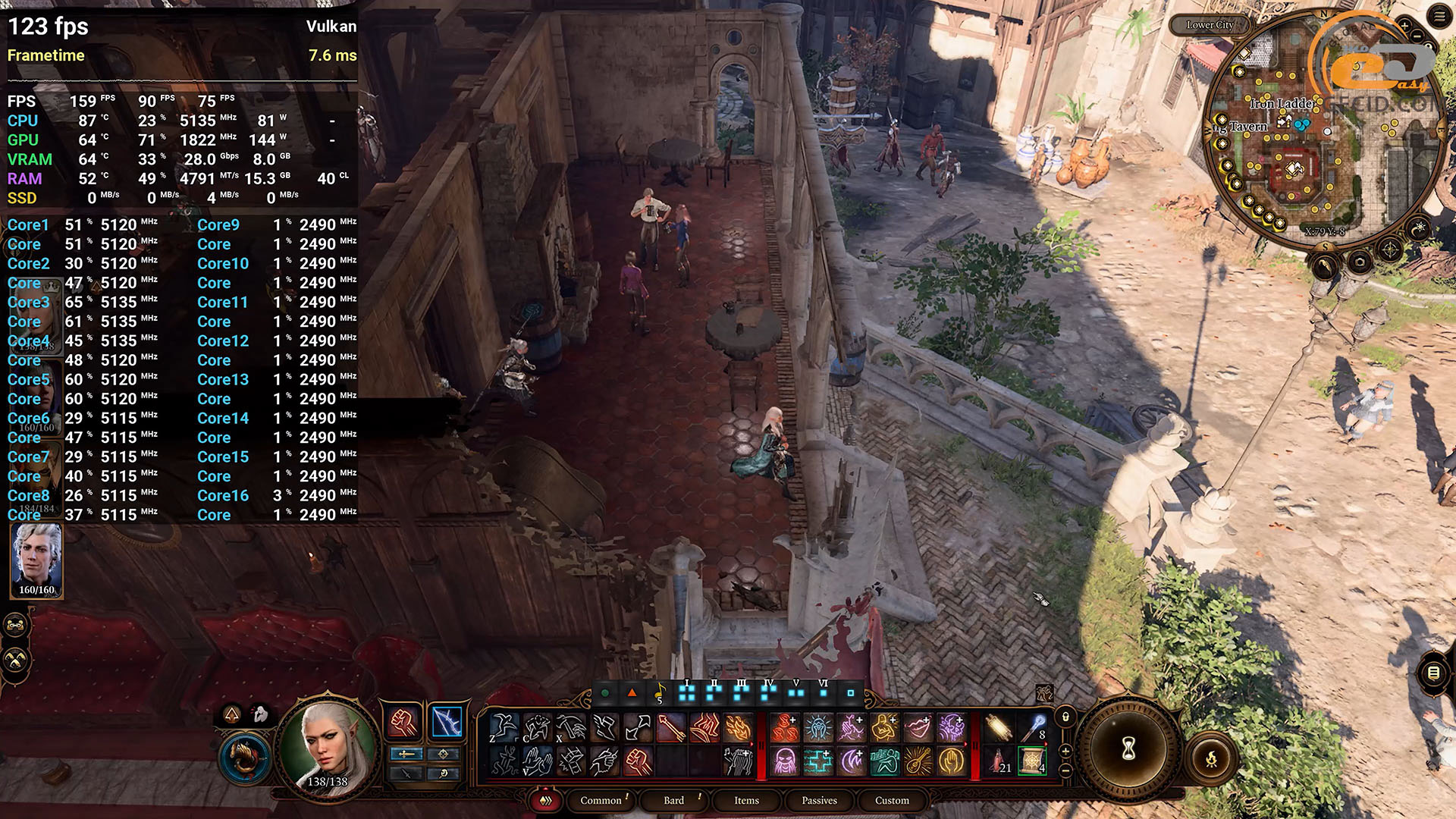
Task: Choose the flaming hand spell icon
Action: click(737, 728)
